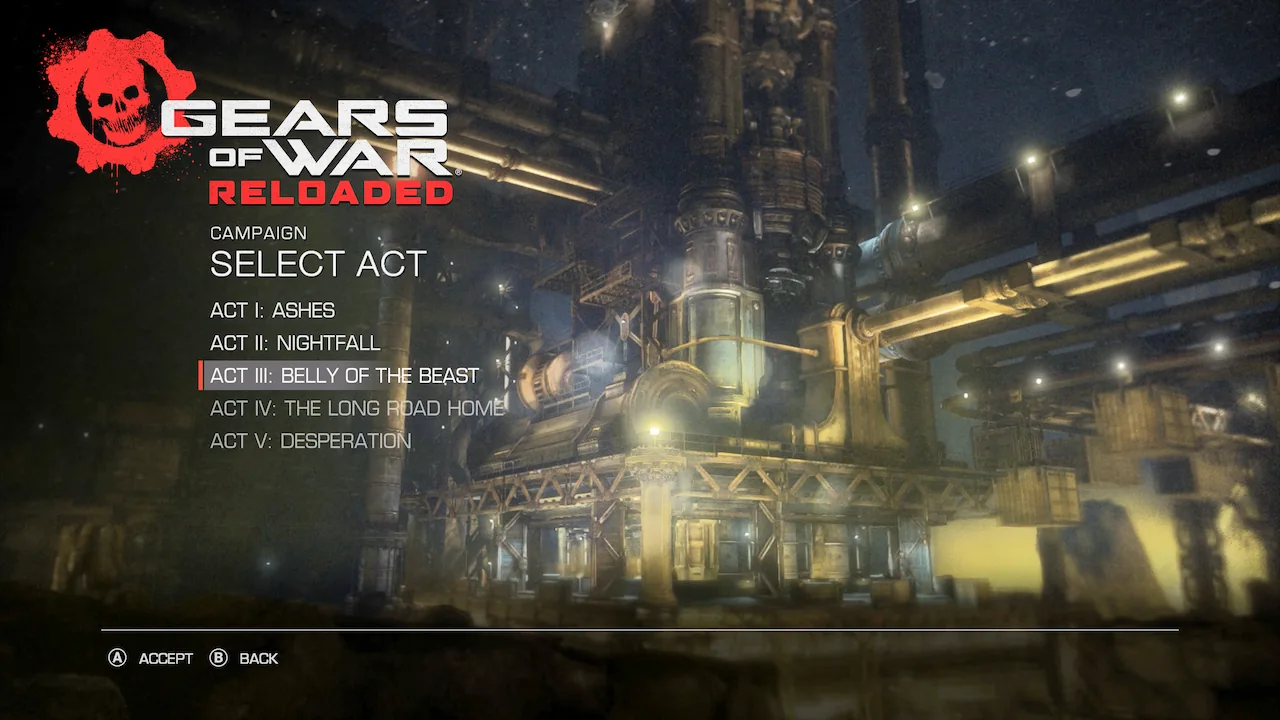Open Act III: Belly of the Beast
The image size is (1280, 720).
[x=344, y=376]
